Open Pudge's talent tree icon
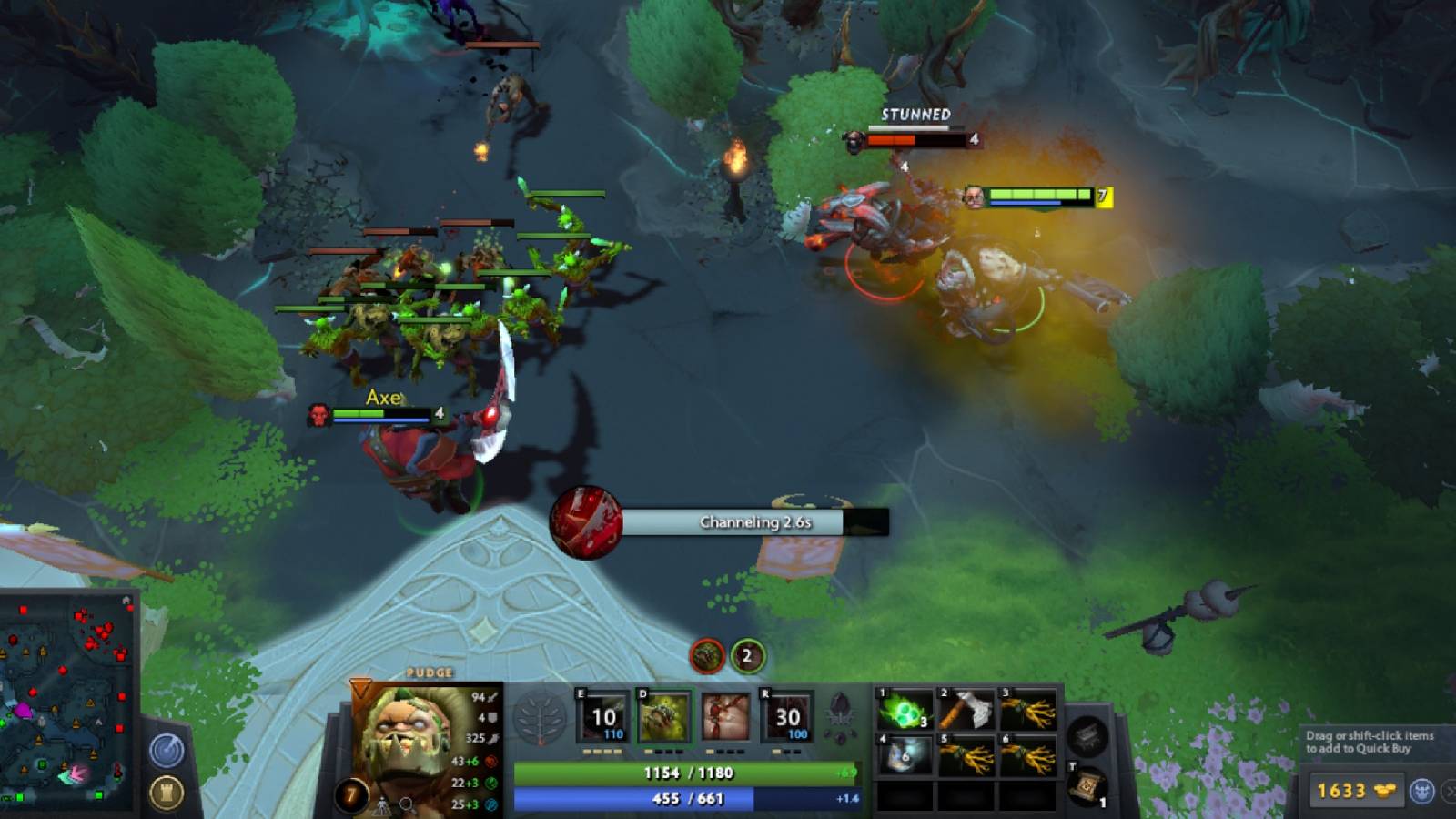 point(540,718)
